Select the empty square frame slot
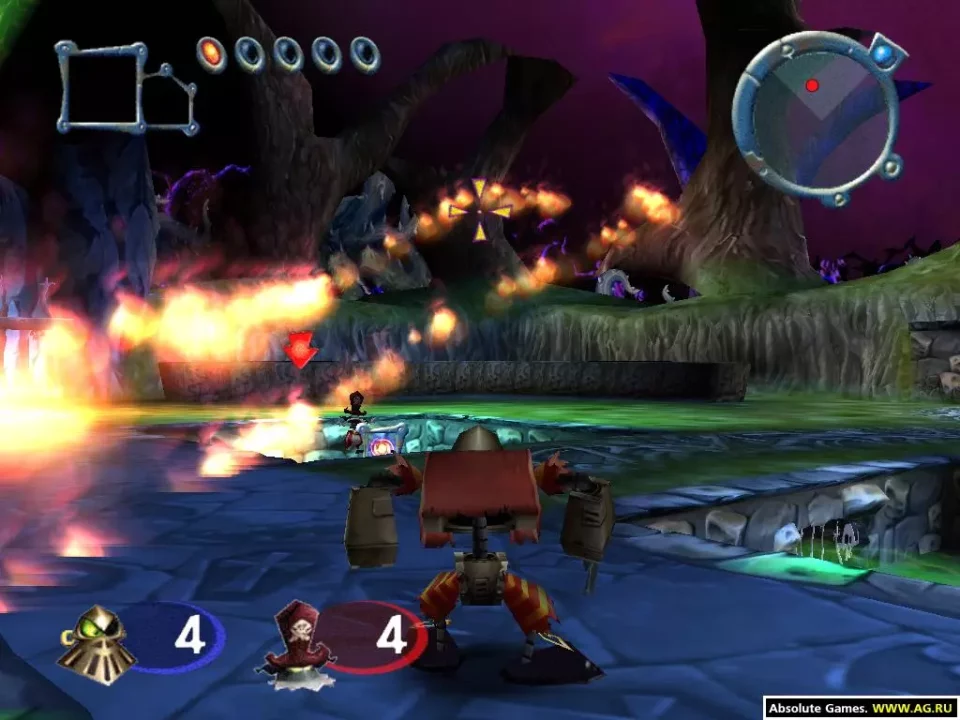This screenshot has height=720, width=960. tap(101, 87)
